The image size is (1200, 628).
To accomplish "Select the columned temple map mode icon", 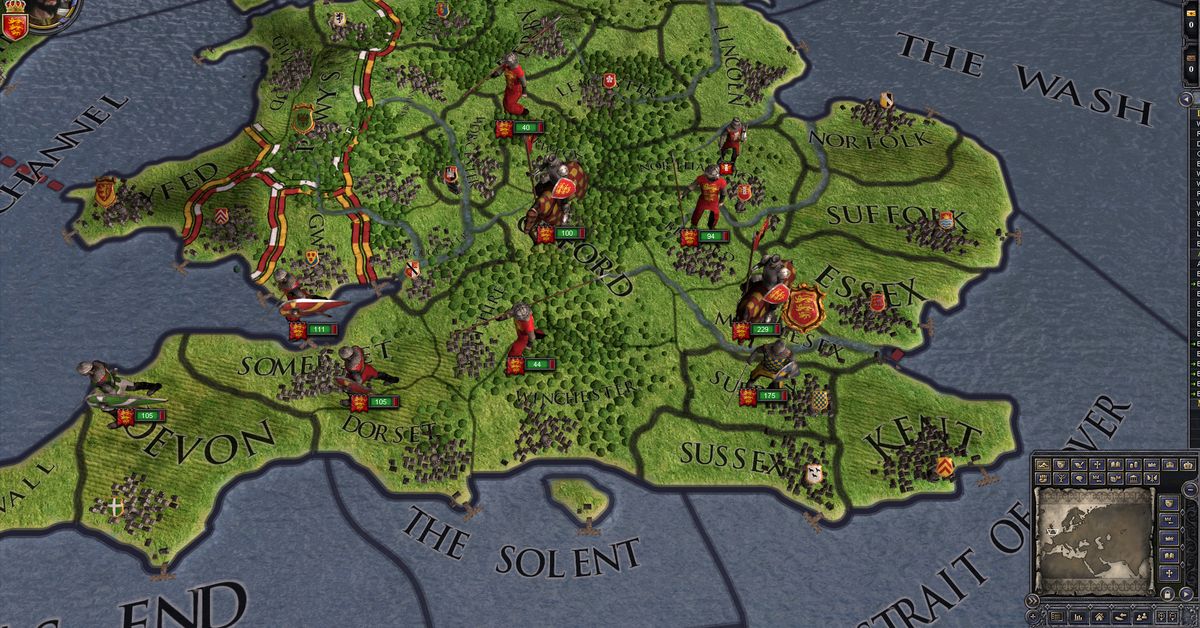I will click(1133, 479).
